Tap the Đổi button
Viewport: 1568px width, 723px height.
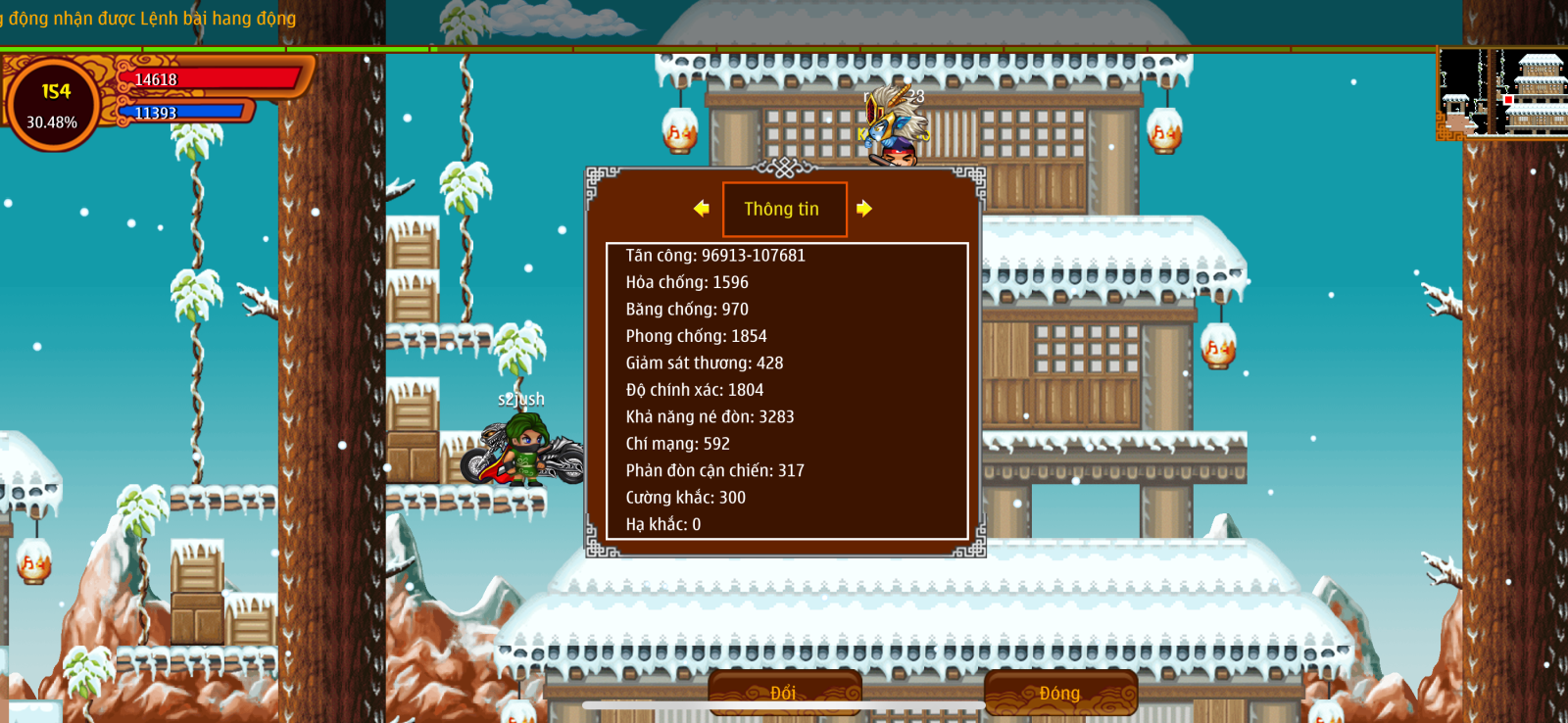click(x=784, y=693)
